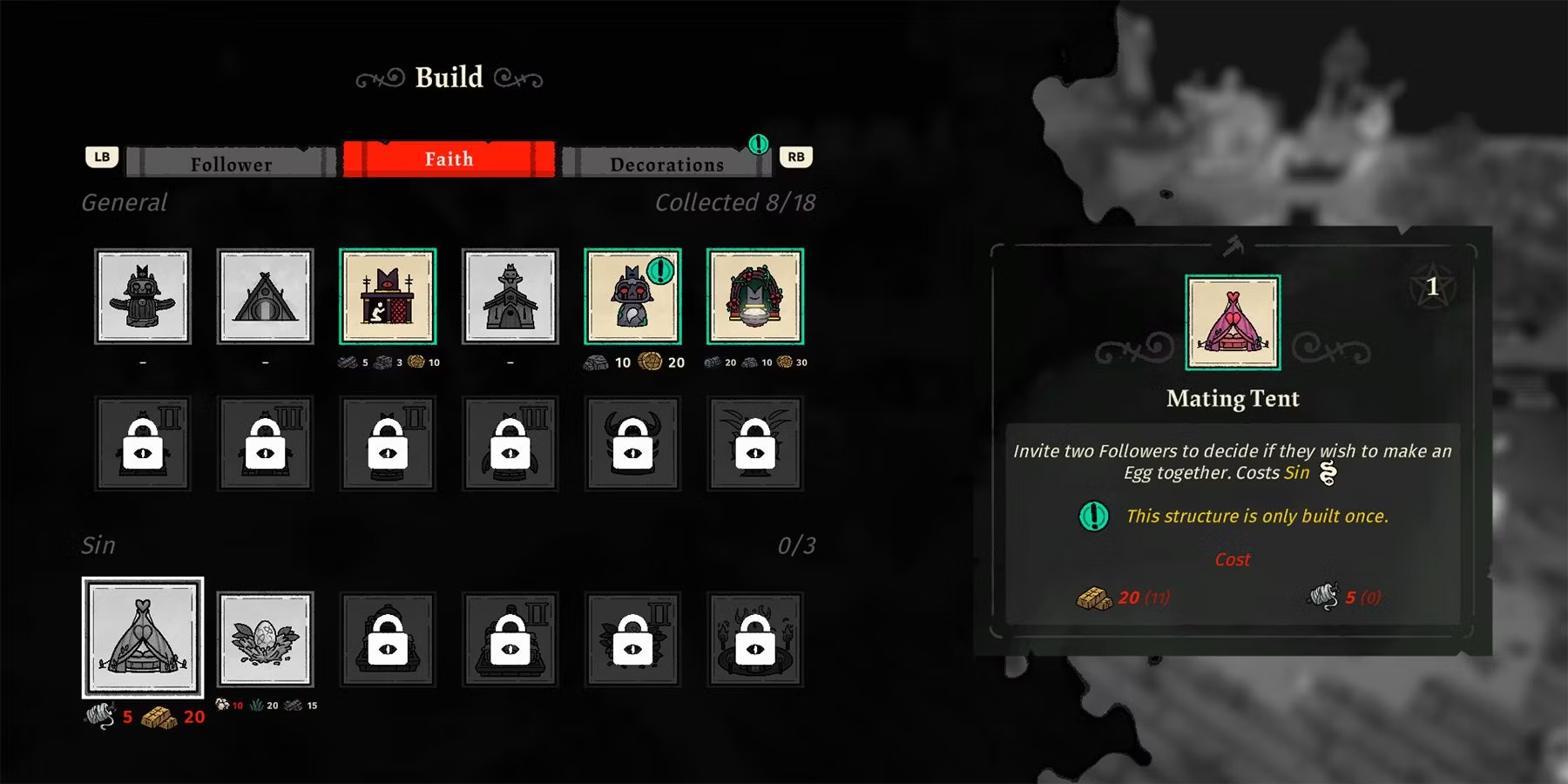Choose the egg nest structure
The height and width of the screenshot is (784, 1568).
265,639
